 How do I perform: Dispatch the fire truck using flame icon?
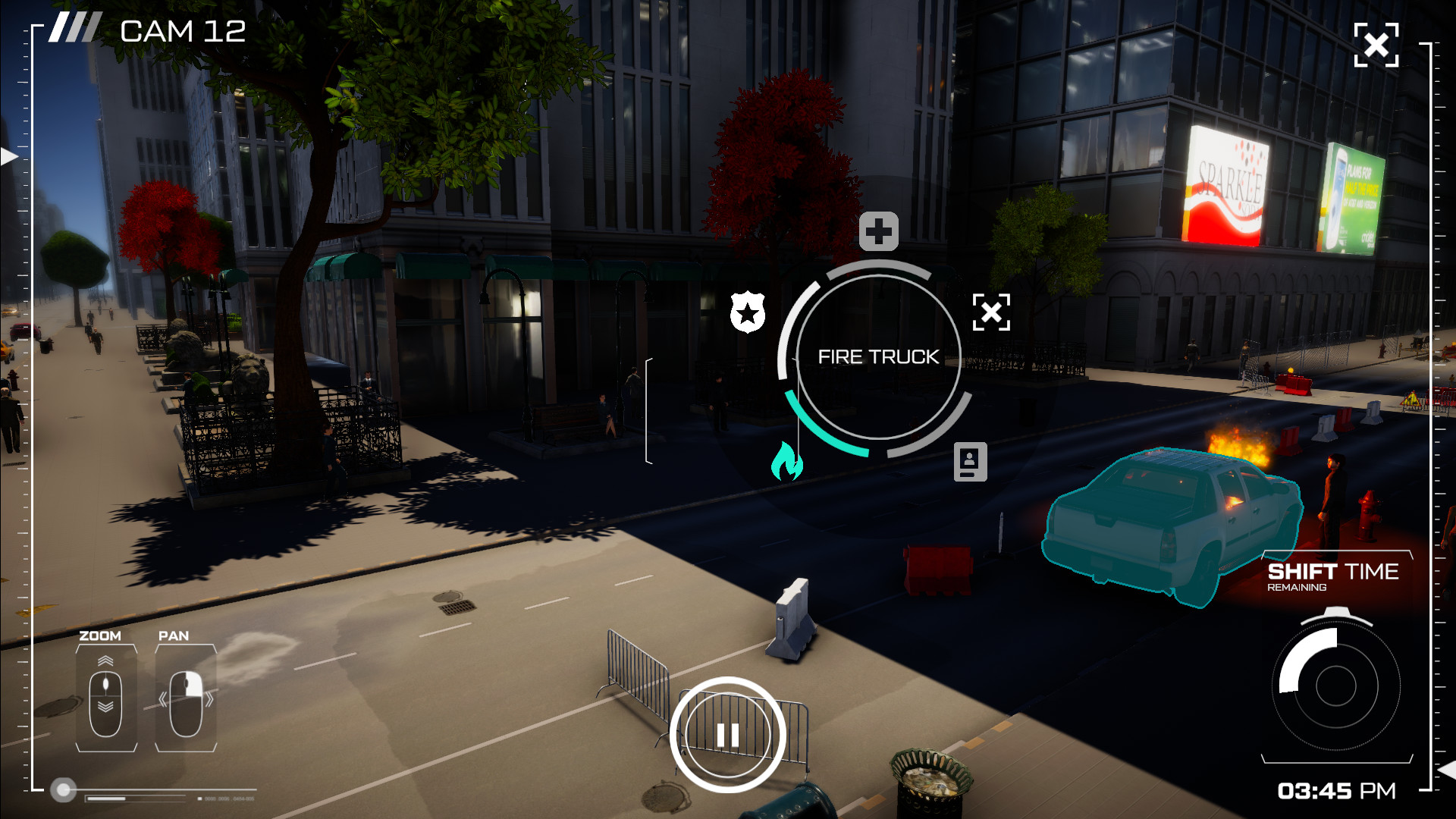786,461
